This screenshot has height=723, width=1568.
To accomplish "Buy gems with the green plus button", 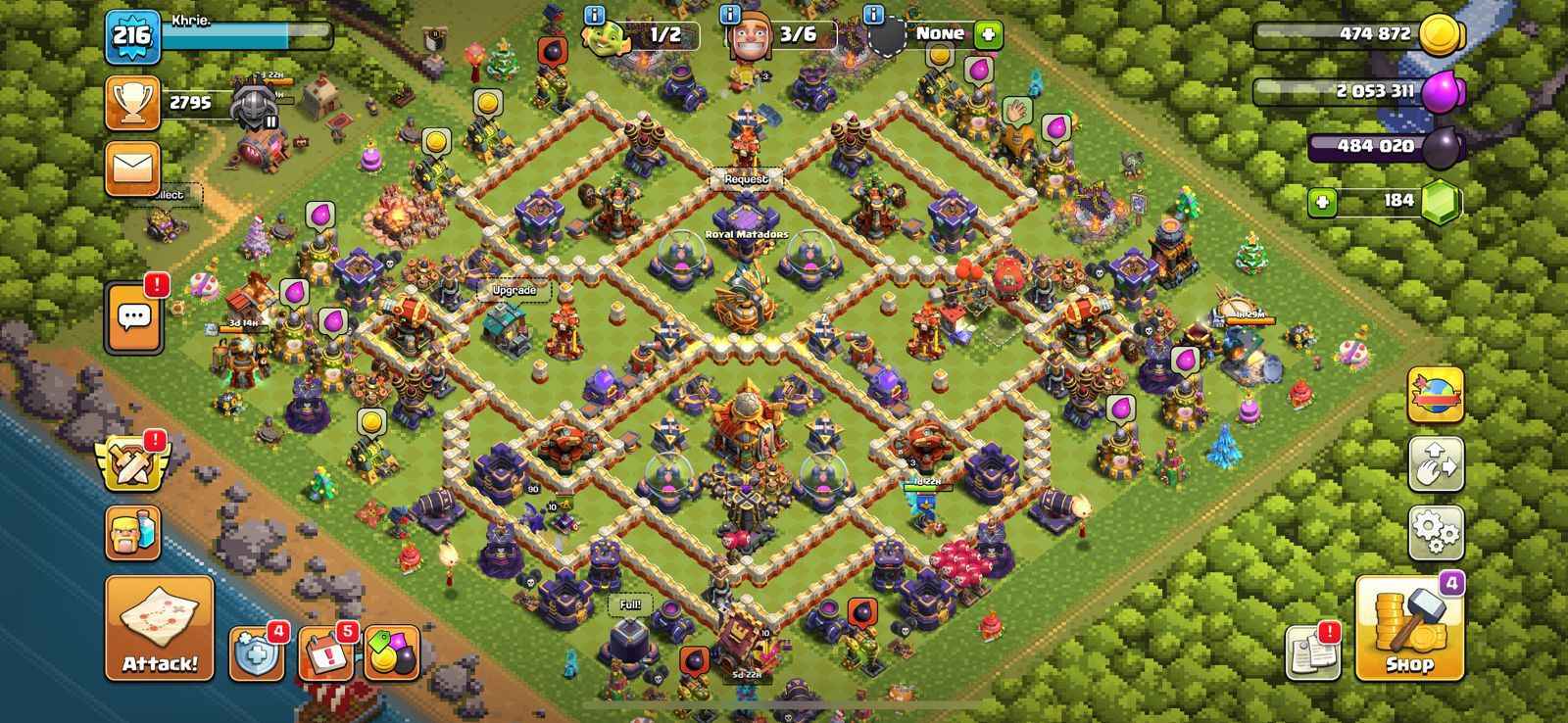I will point(1322,203).
